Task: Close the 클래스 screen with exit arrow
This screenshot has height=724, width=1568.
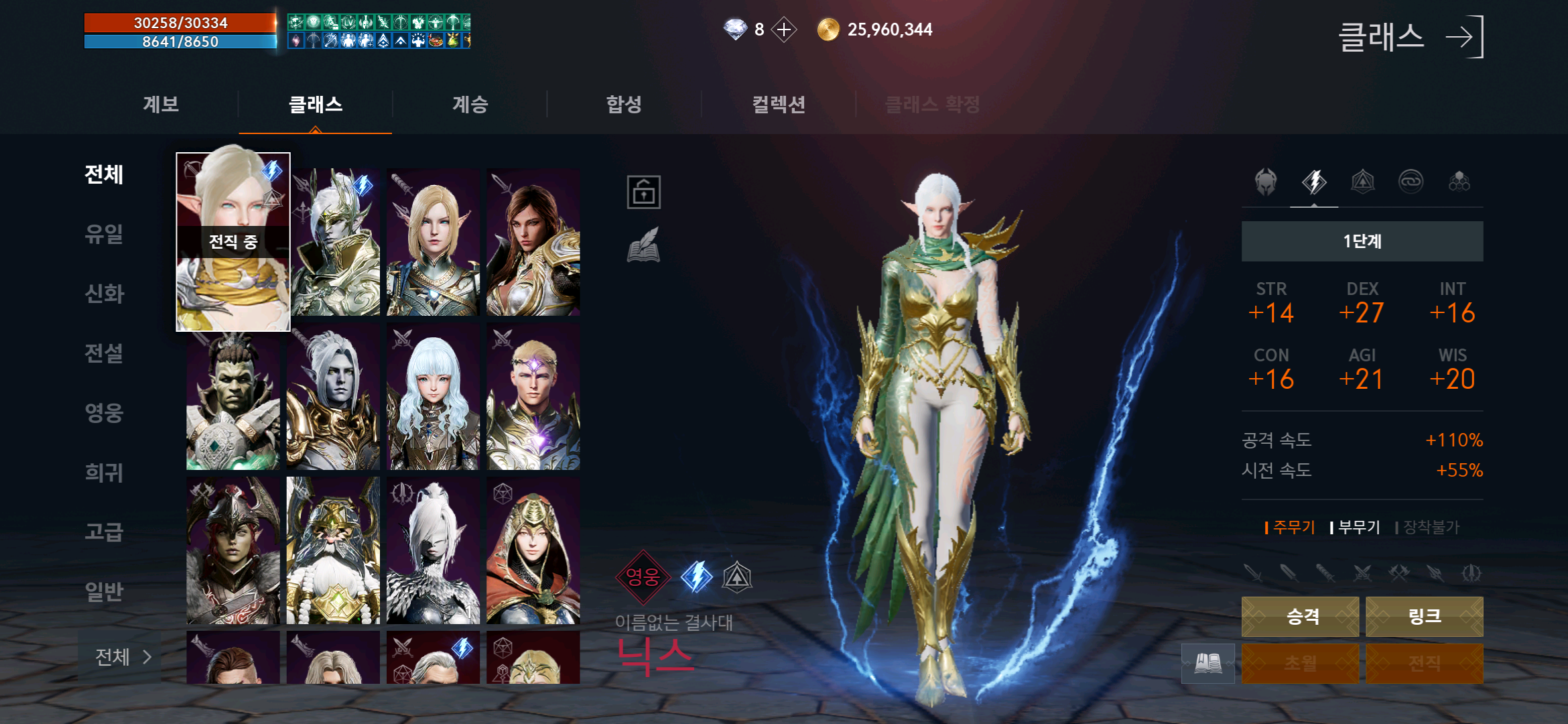Action: [x=1465, y=37]
